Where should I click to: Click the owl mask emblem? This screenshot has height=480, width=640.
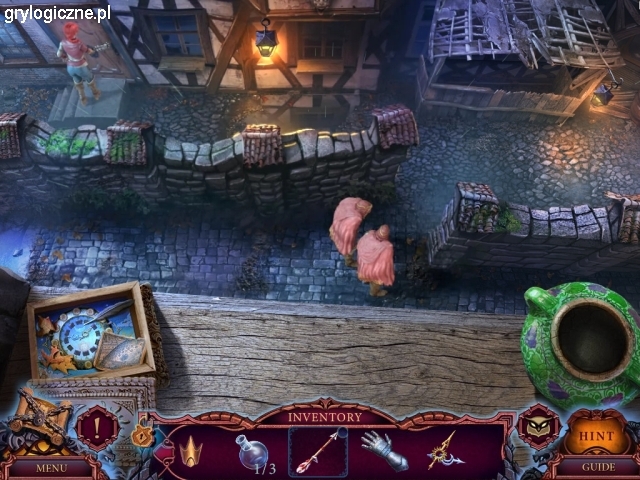538,427
